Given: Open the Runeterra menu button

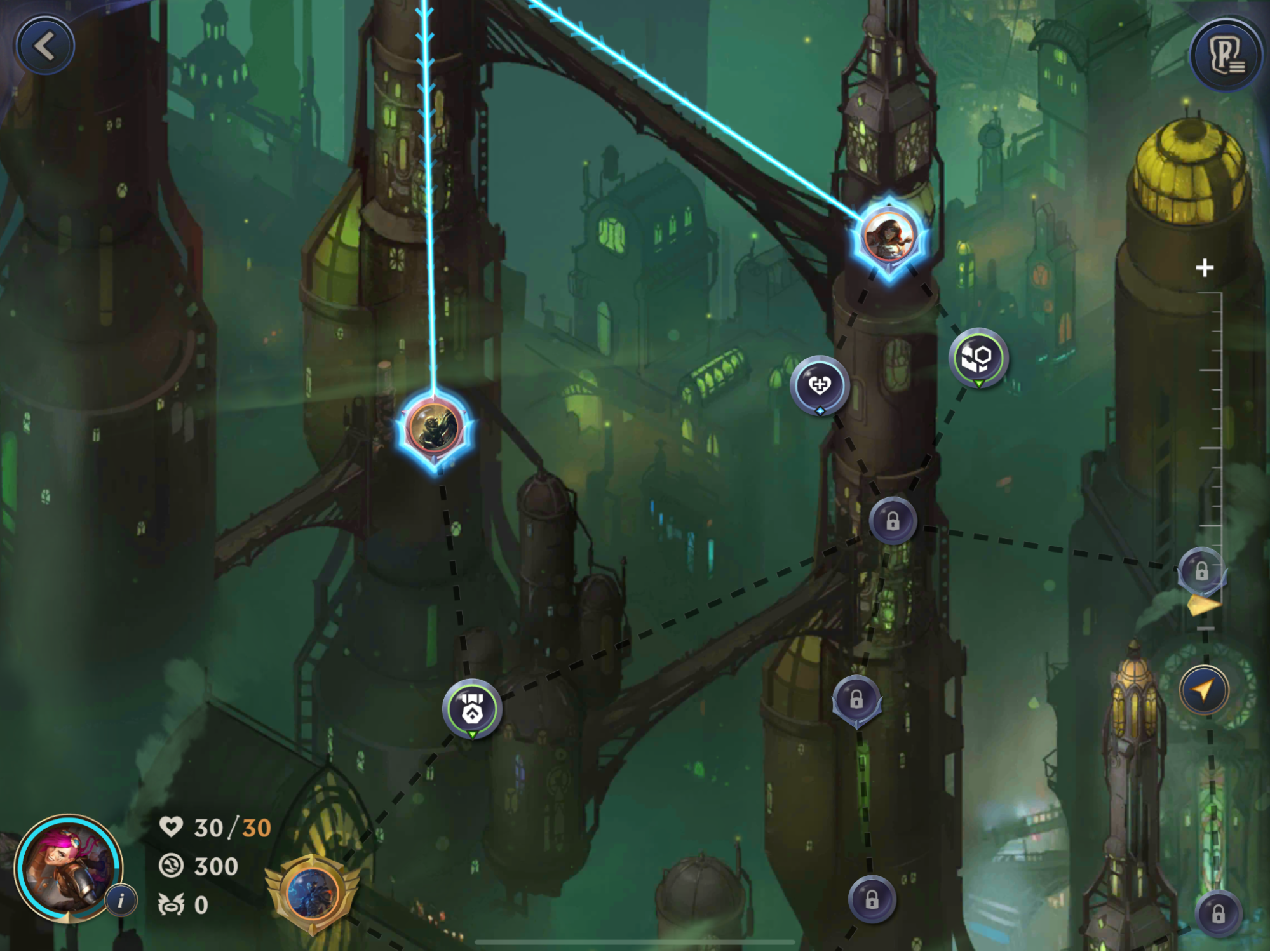Looking at the screenshot, I should (1226, 57).
